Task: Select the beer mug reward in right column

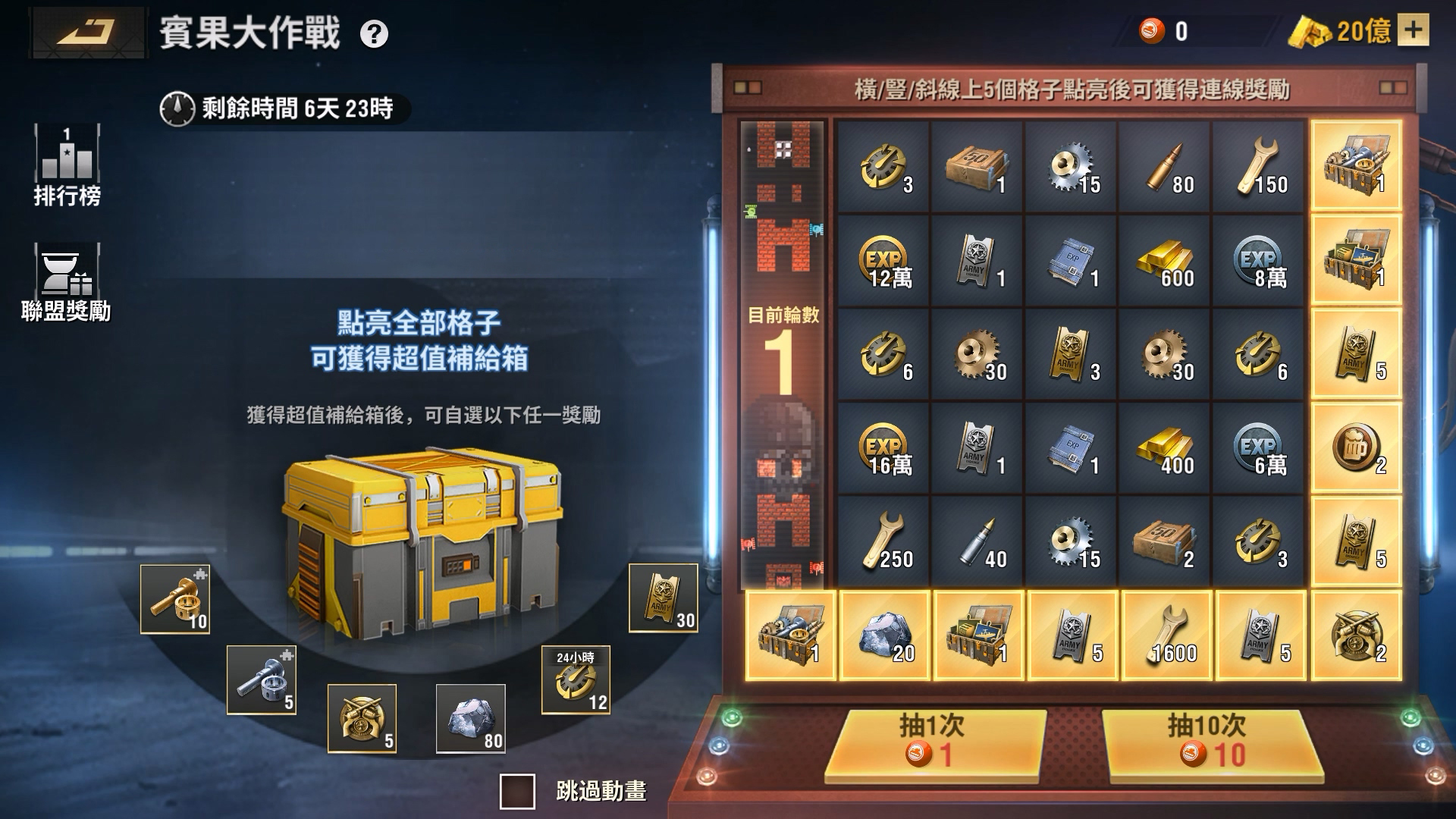Action: [1357, 447]
